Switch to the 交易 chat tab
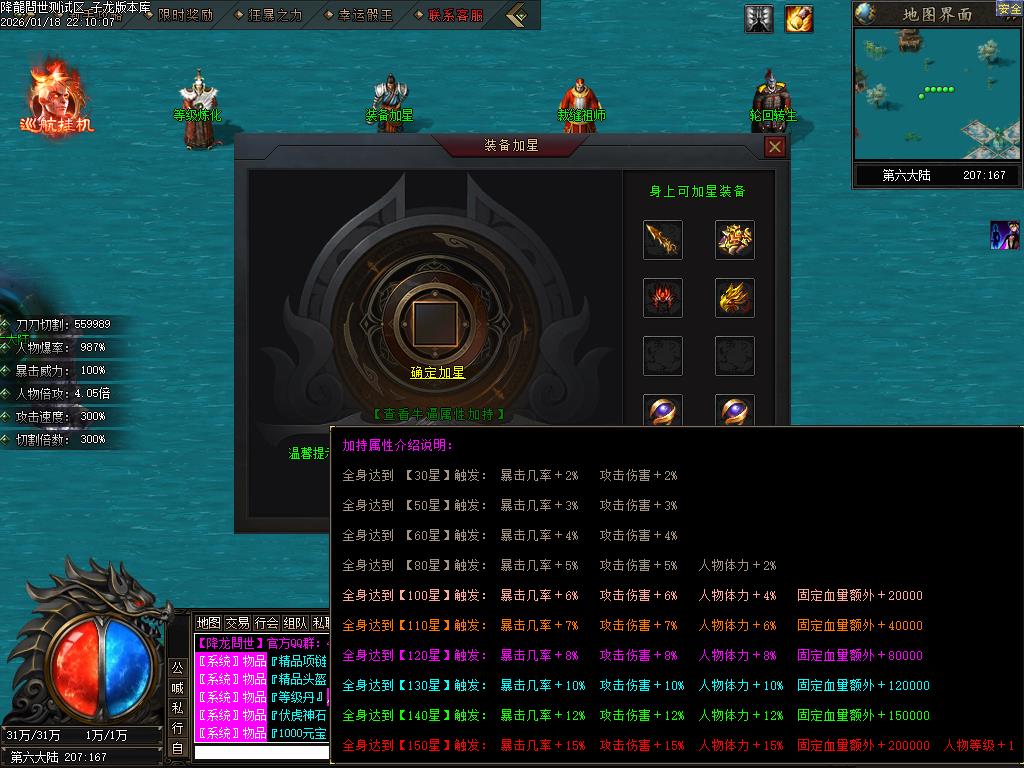The width and height of the screenshot is (1024, 768). point(237,623)
